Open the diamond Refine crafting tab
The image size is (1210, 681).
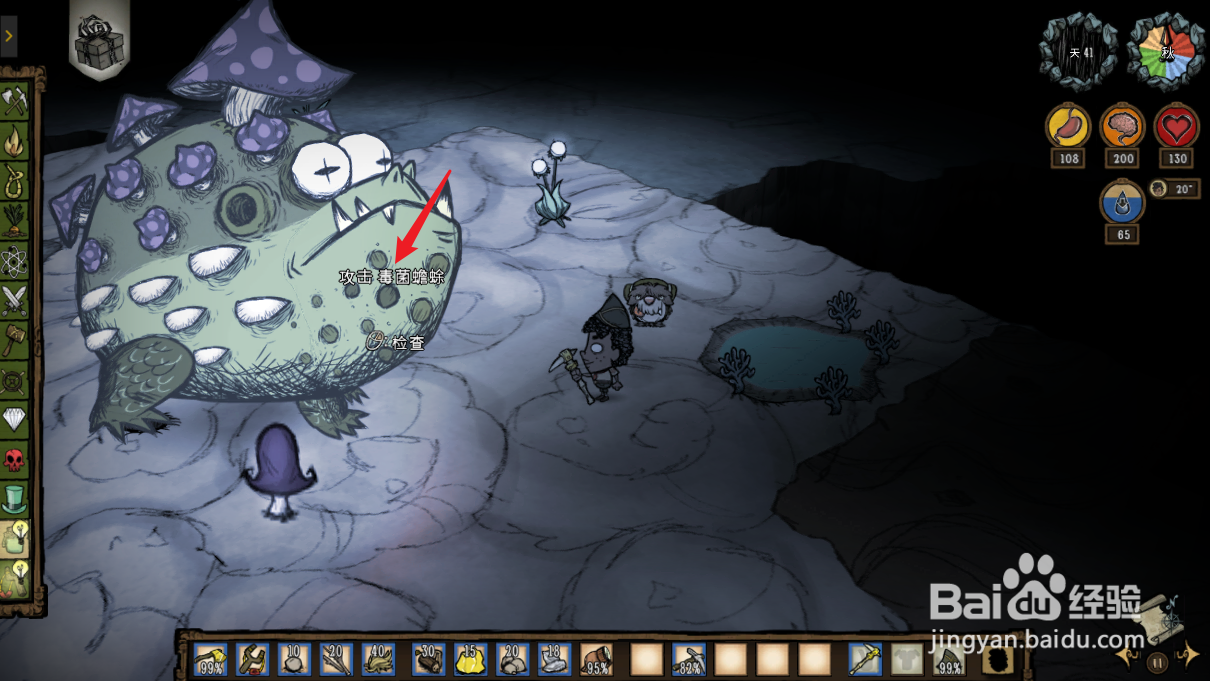tap(14, 419)
